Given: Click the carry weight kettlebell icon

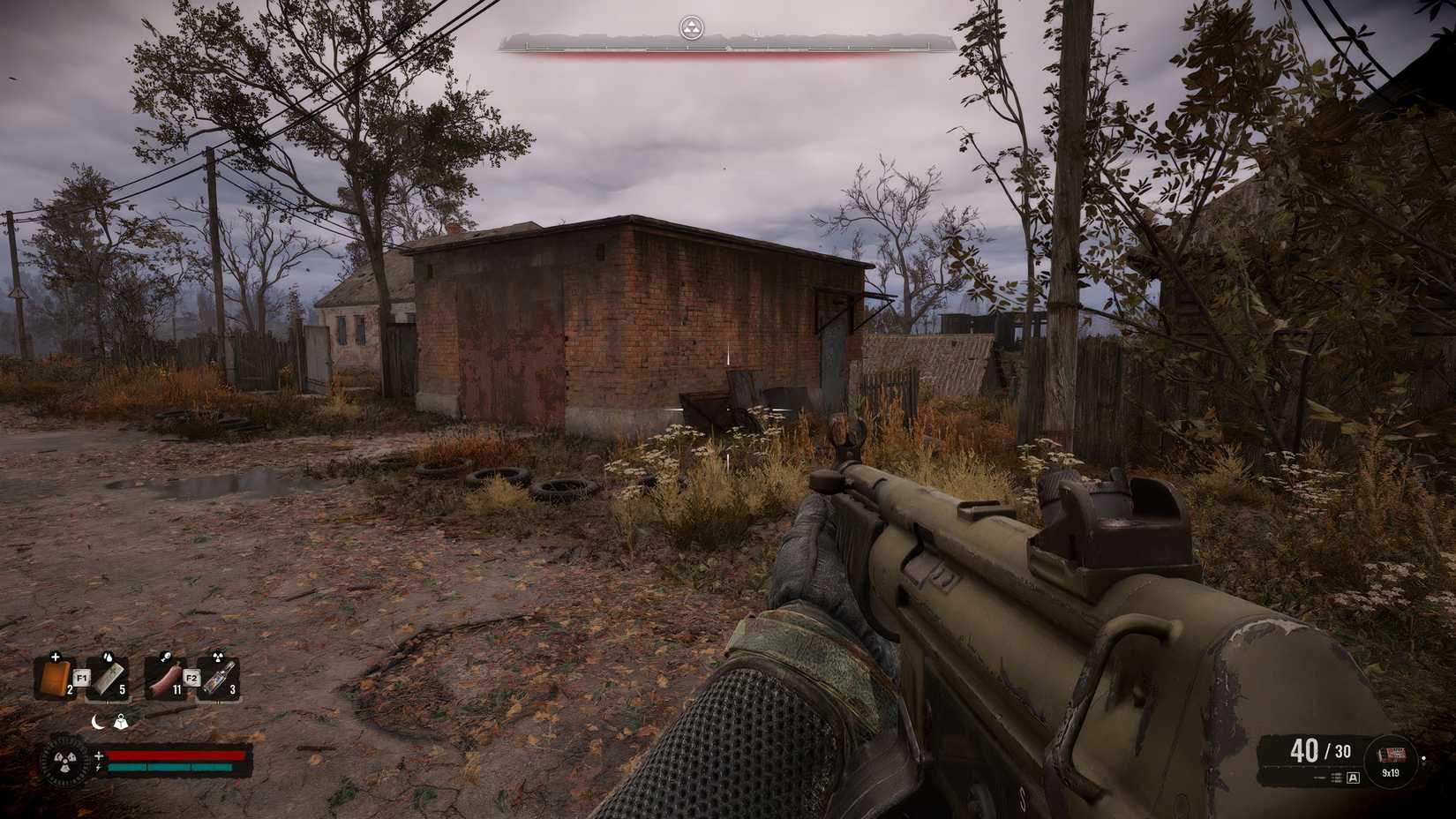Looking at the screenshot, I should pos(121,722).
